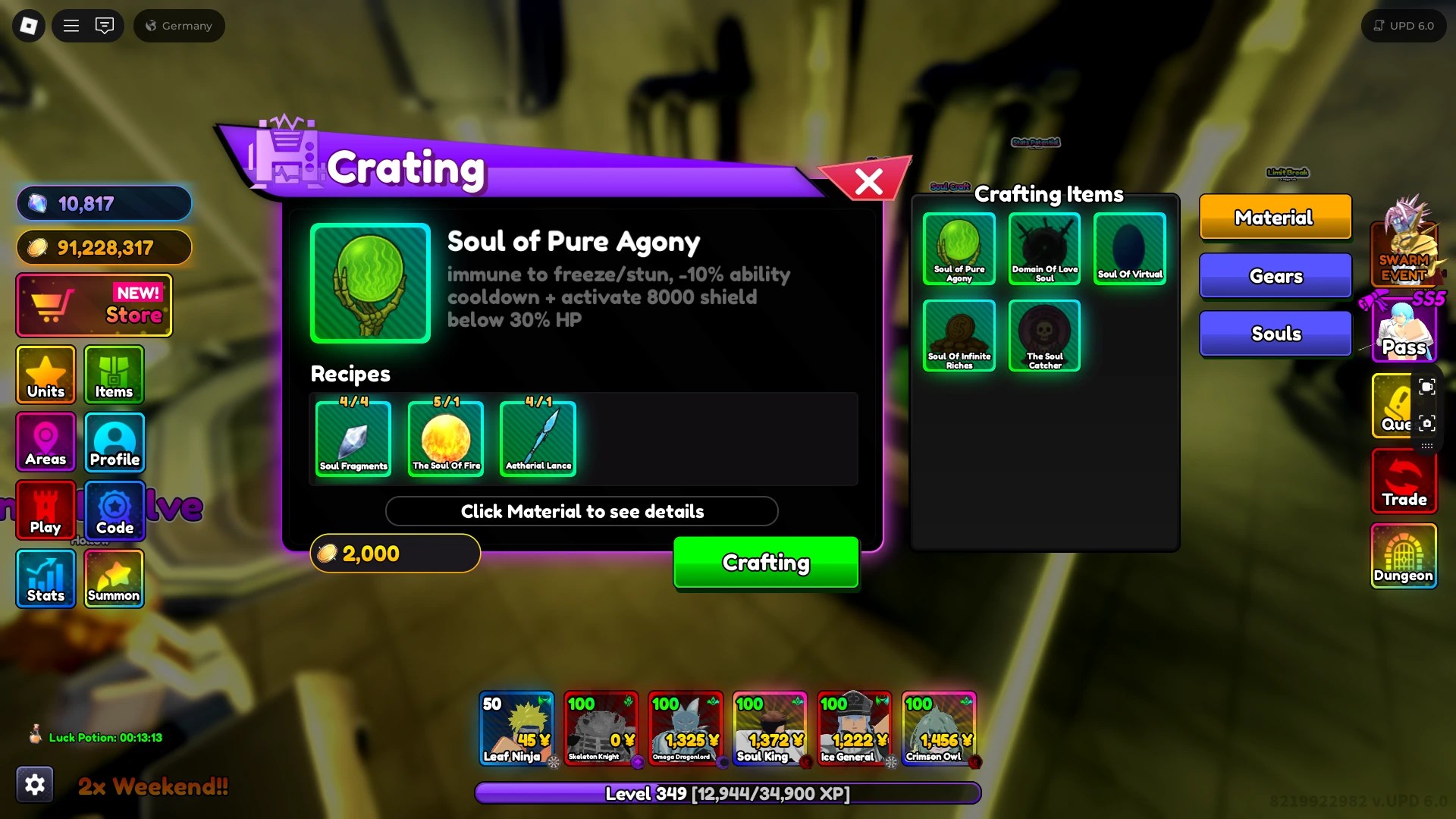Switch to the Gears tab
Viewport: 1456px width, 819px height.
click(1275, 275)
